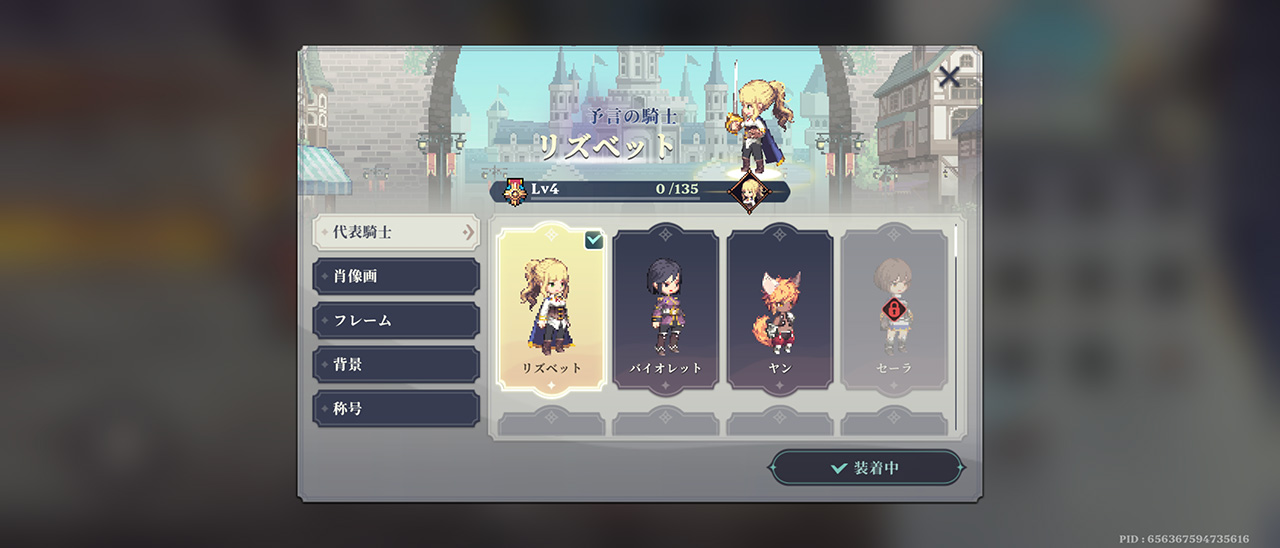Select the フレーム tab
This screenshot has height=548, width=1280.
395,320
